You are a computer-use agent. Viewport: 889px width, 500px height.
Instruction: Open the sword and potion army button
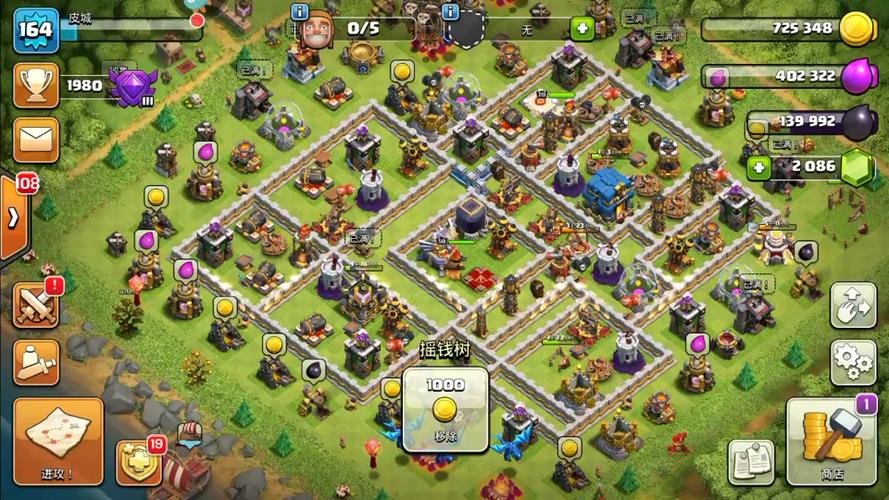(x=36, y=361)
